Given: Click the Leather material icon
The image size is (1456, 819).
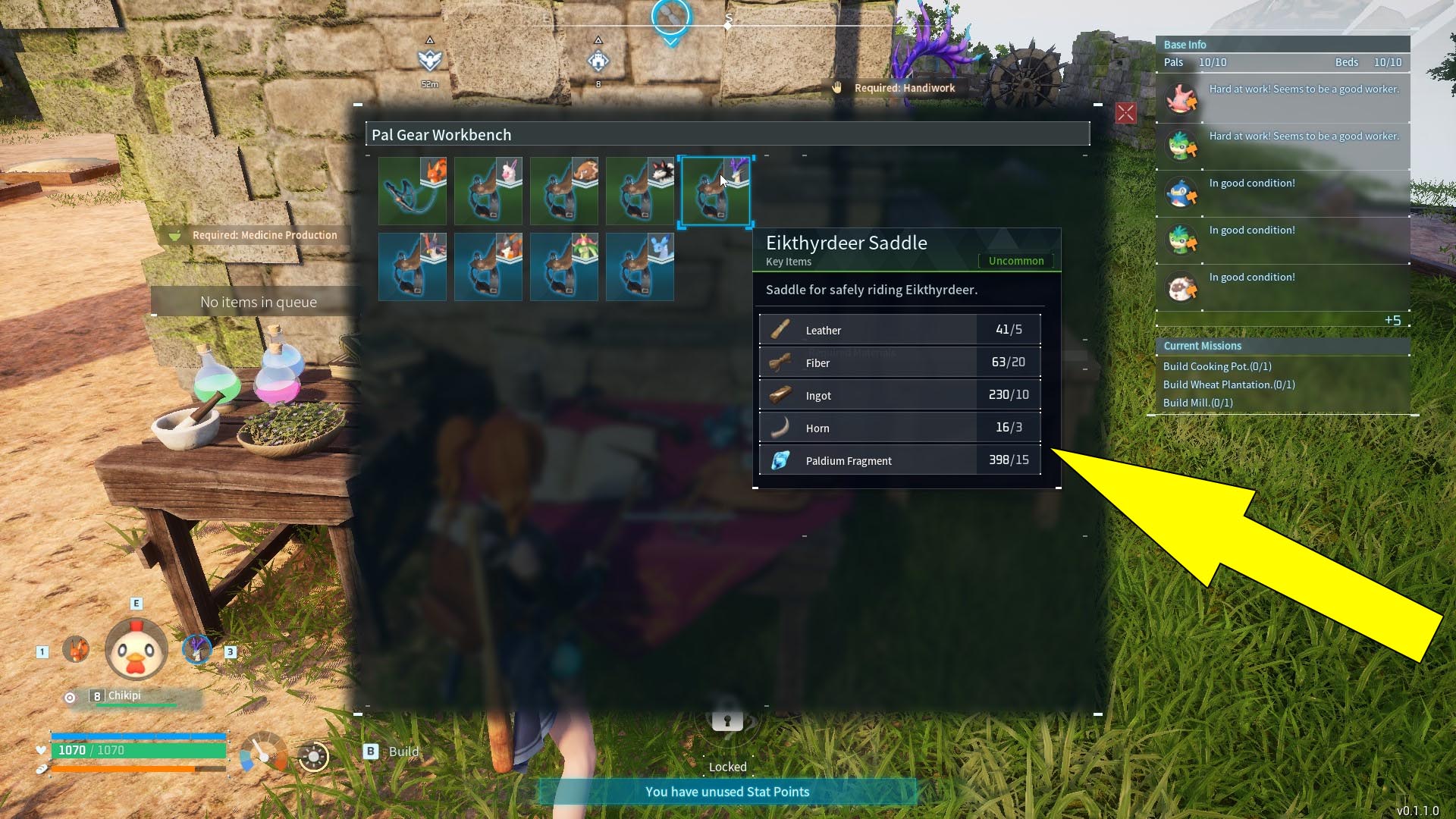Looking at the screenshot, I should click(781, 329).
